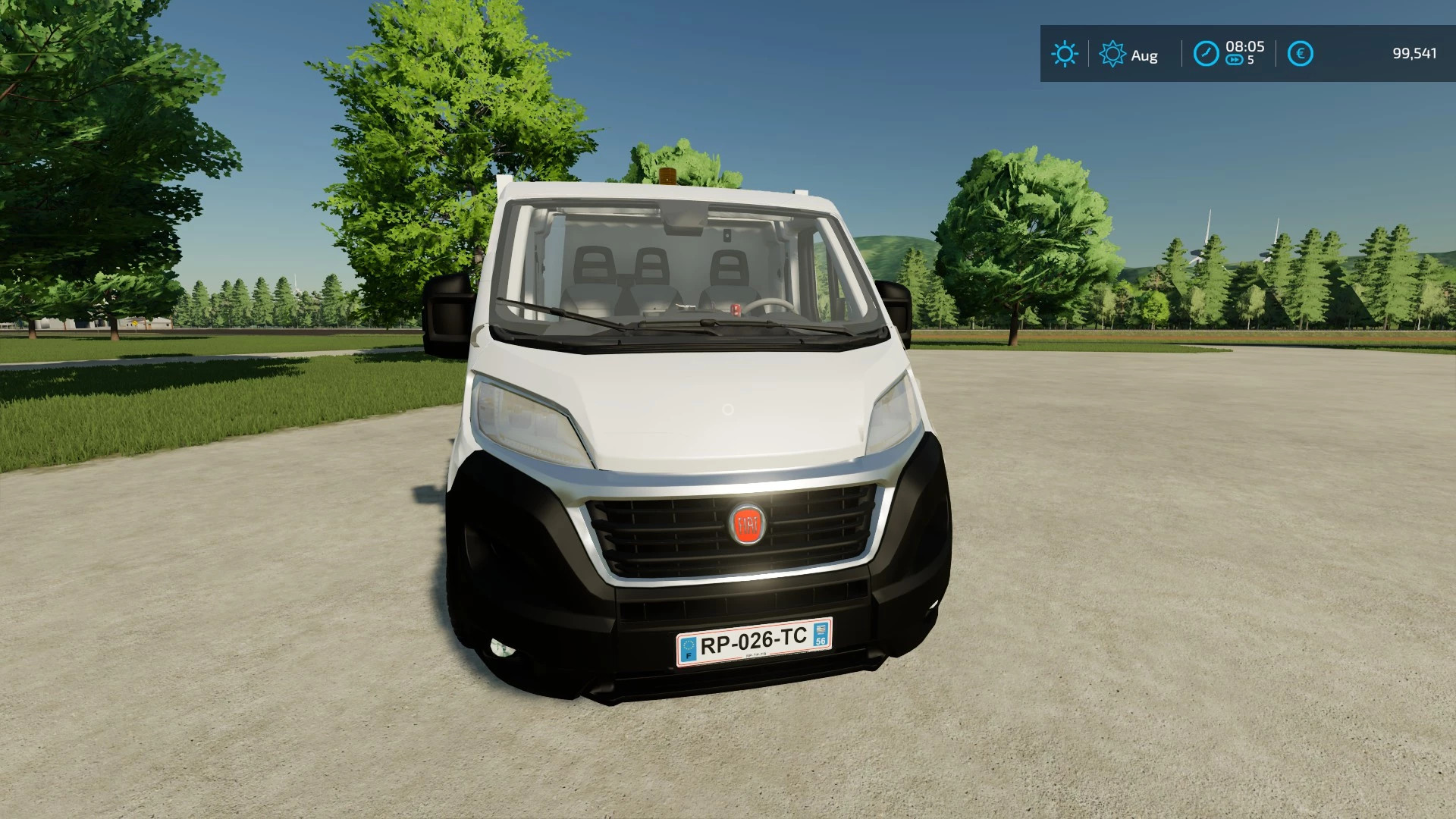The width and height of the screenshot is (1456, 819).
Task: Select the August season gear icon
Action: (1112, 54)
